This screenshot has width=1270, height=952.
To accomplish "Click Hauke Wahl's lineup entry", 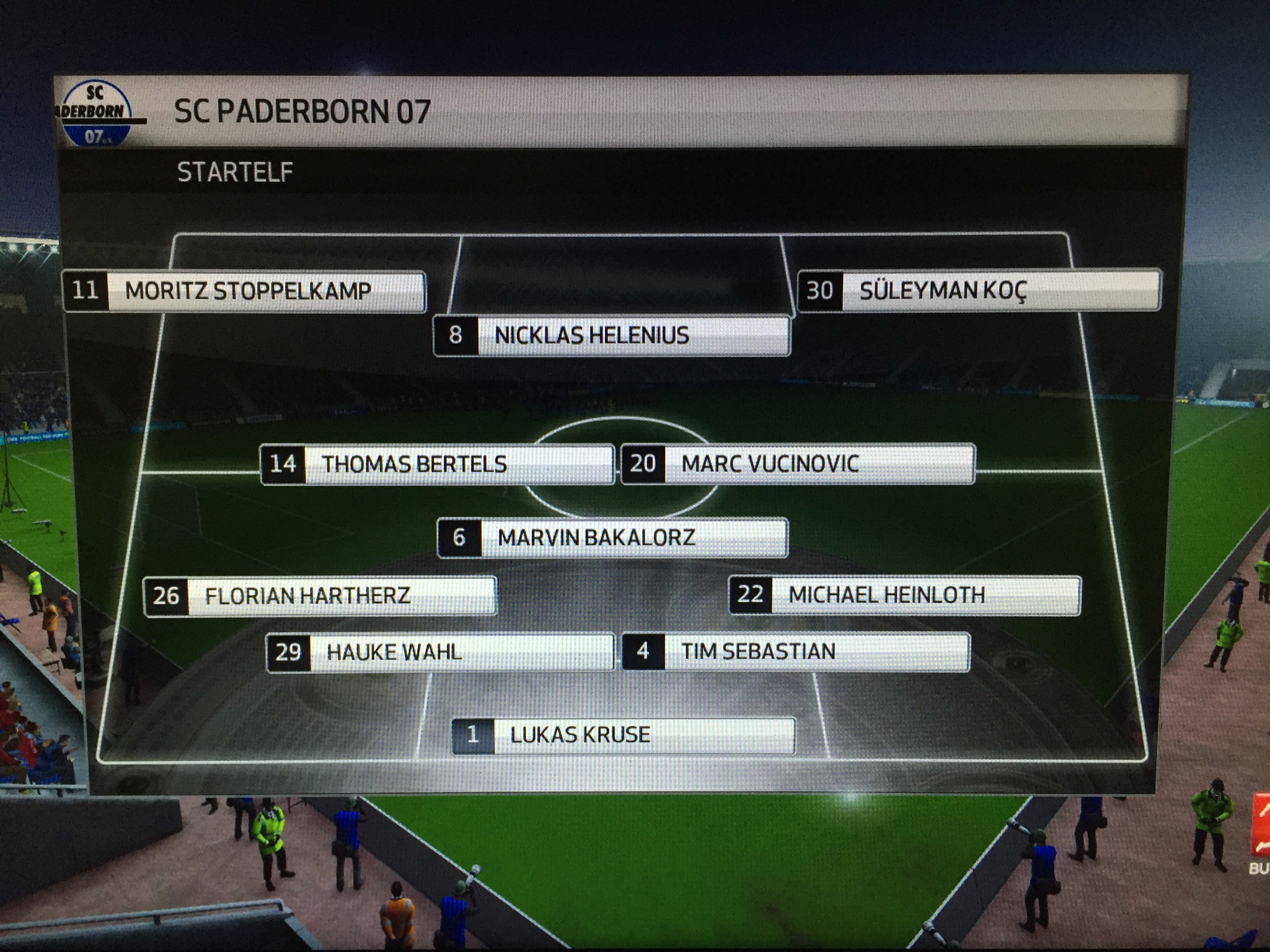I will [440, 652].
